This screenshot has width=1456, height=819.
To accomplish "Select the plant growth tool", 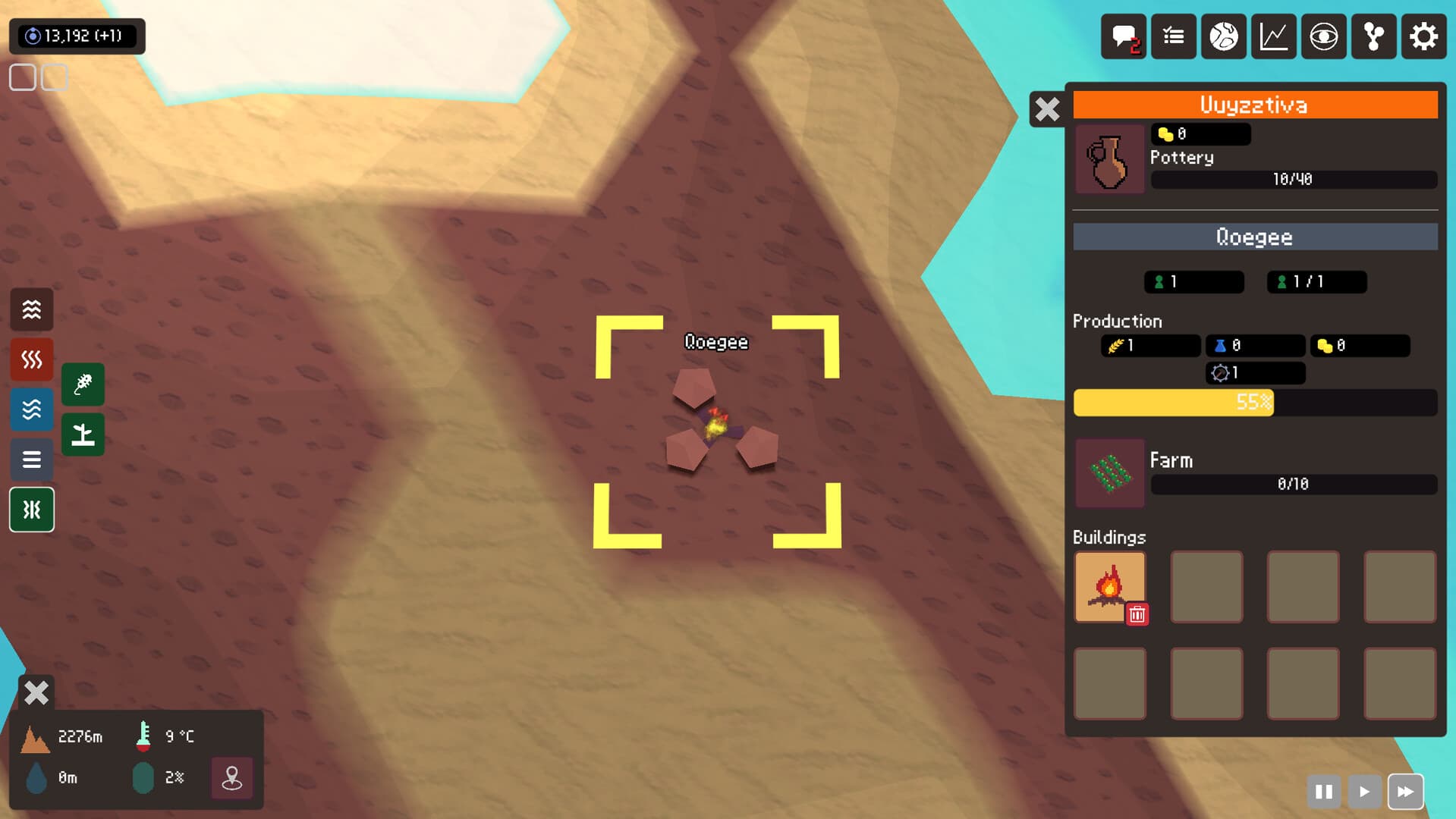I will (x=83, y=435).
